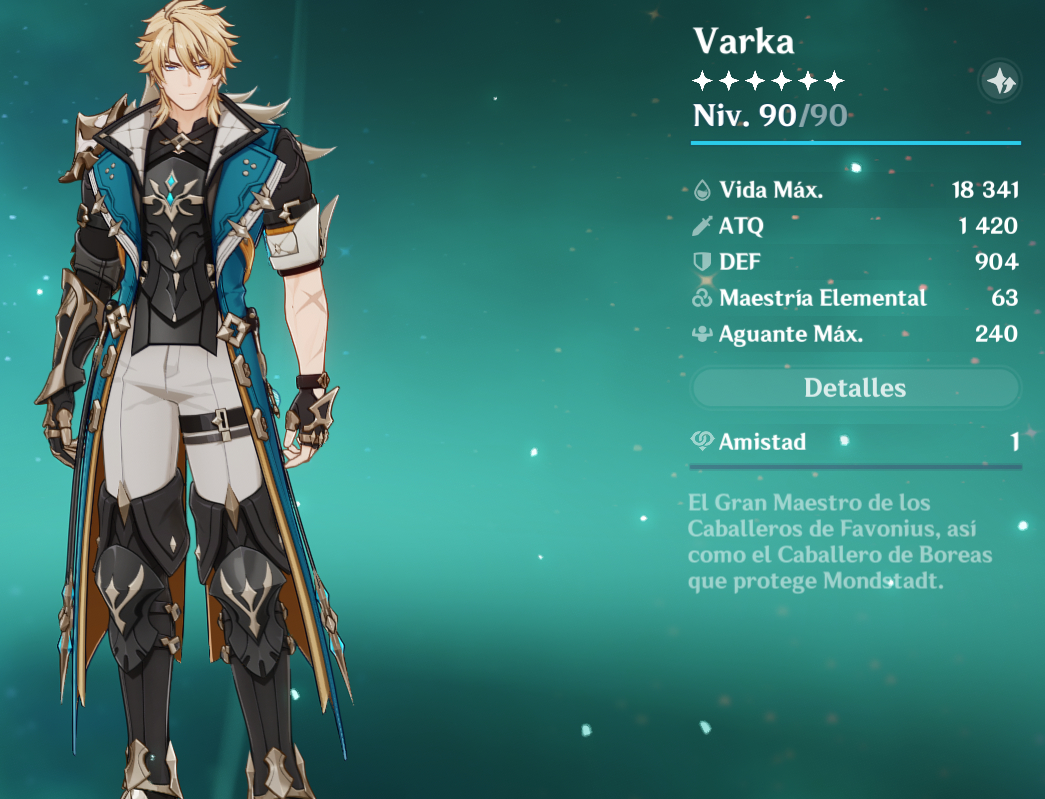Select the Amistad friendship row

point(855,442)
